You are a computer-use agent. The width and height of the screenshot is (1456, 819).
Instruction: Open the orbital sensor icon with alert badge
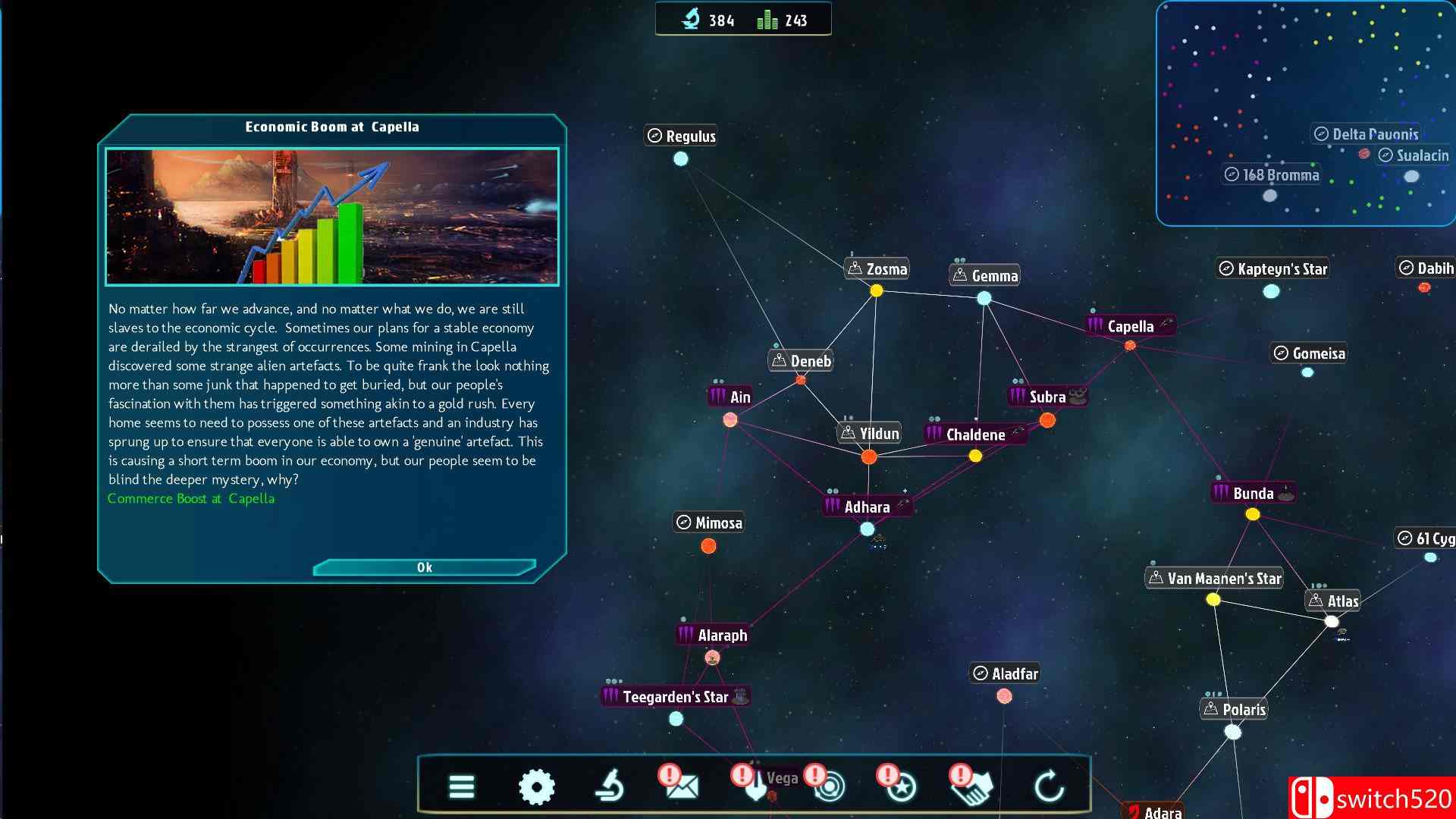[828, 787]
